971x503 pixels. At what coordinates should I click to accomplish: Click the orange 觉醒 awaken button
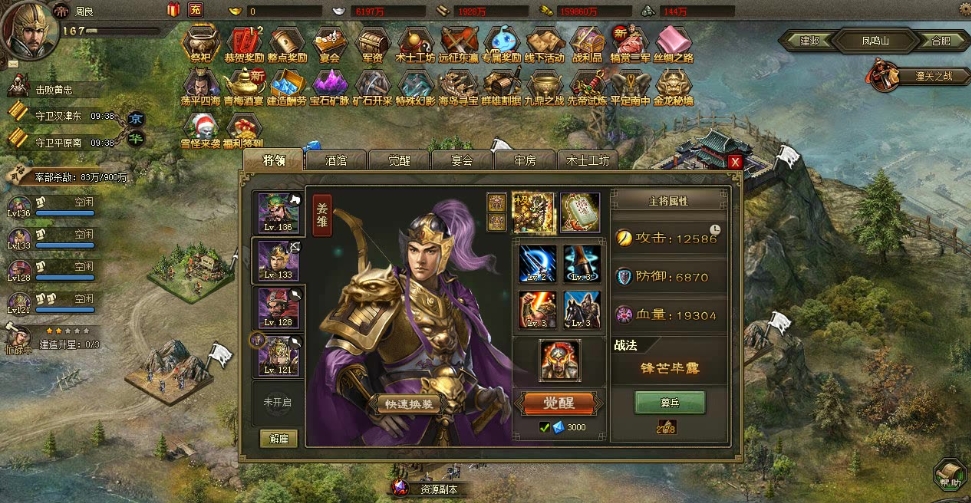point(560,403)
